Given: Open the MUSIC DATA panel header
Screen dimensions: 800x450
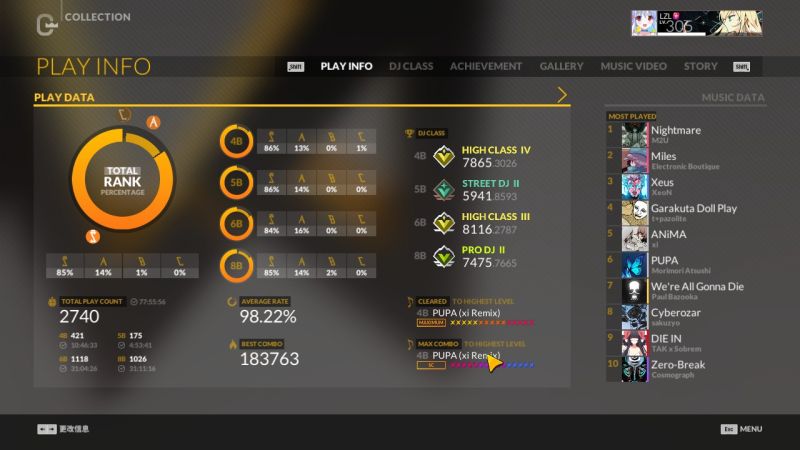Looking at the screenshot, I should 732,97.
